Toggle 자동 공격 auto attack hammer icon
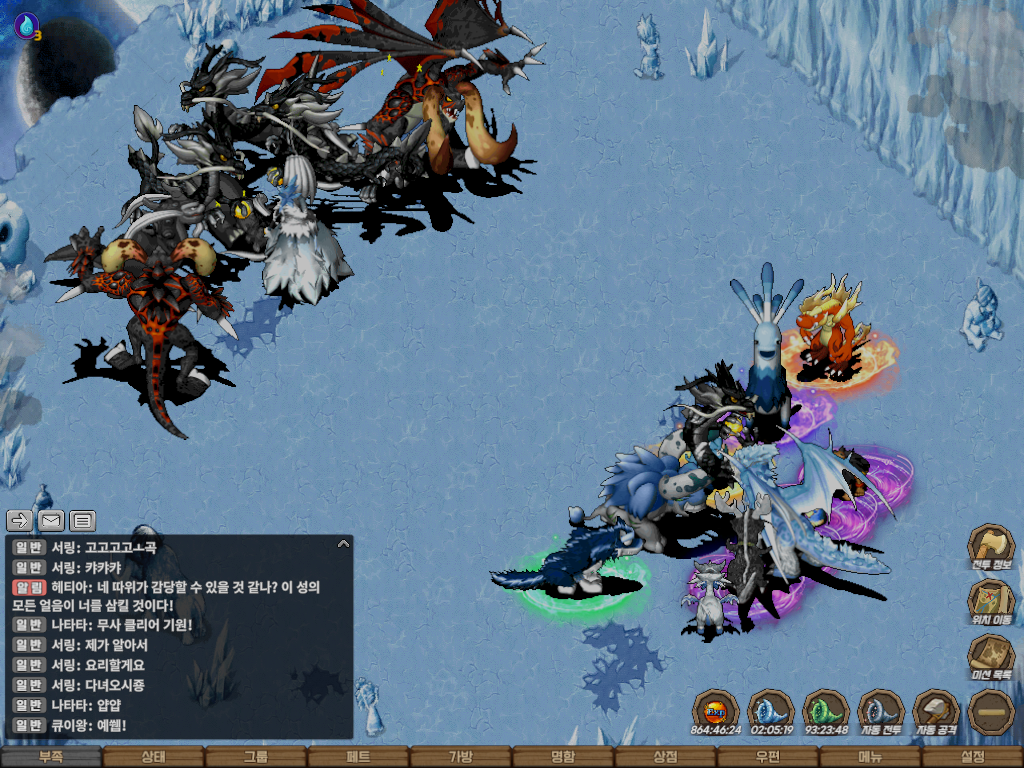The height and width of the screenshot is (768, 1024). [936, 709]
